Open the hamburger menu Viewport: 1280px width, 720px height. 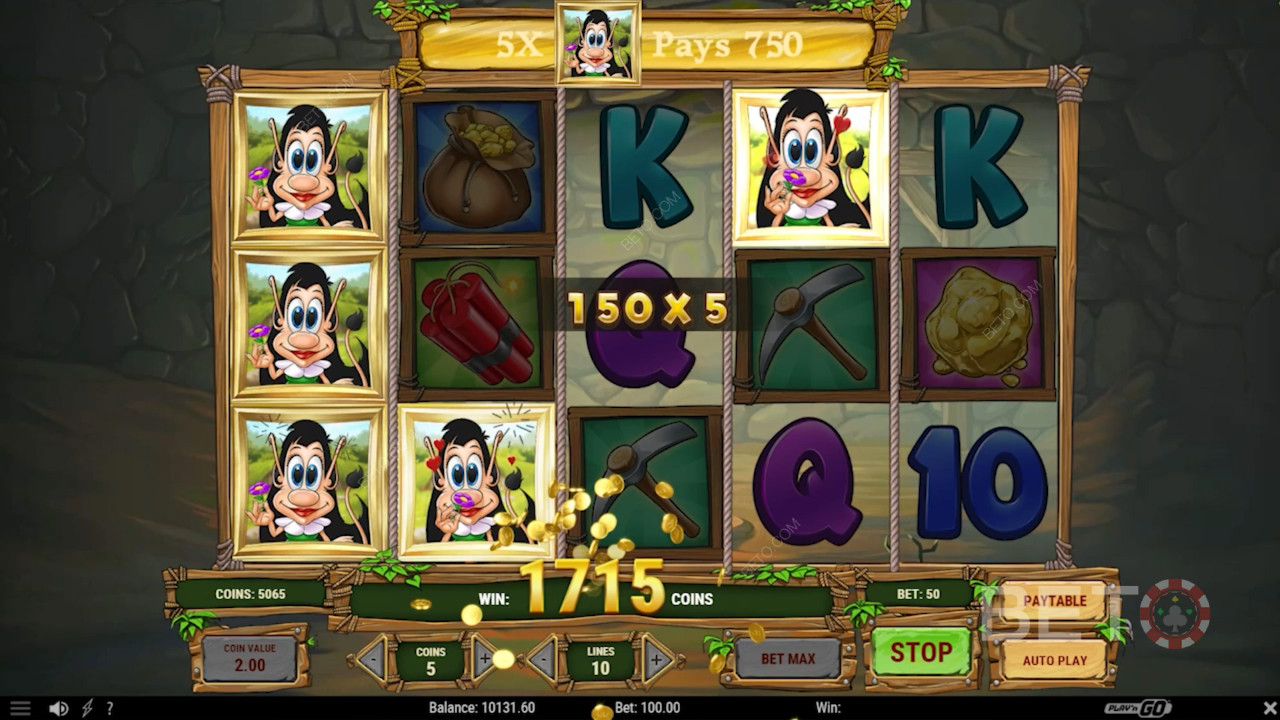[x=20, y=708]
